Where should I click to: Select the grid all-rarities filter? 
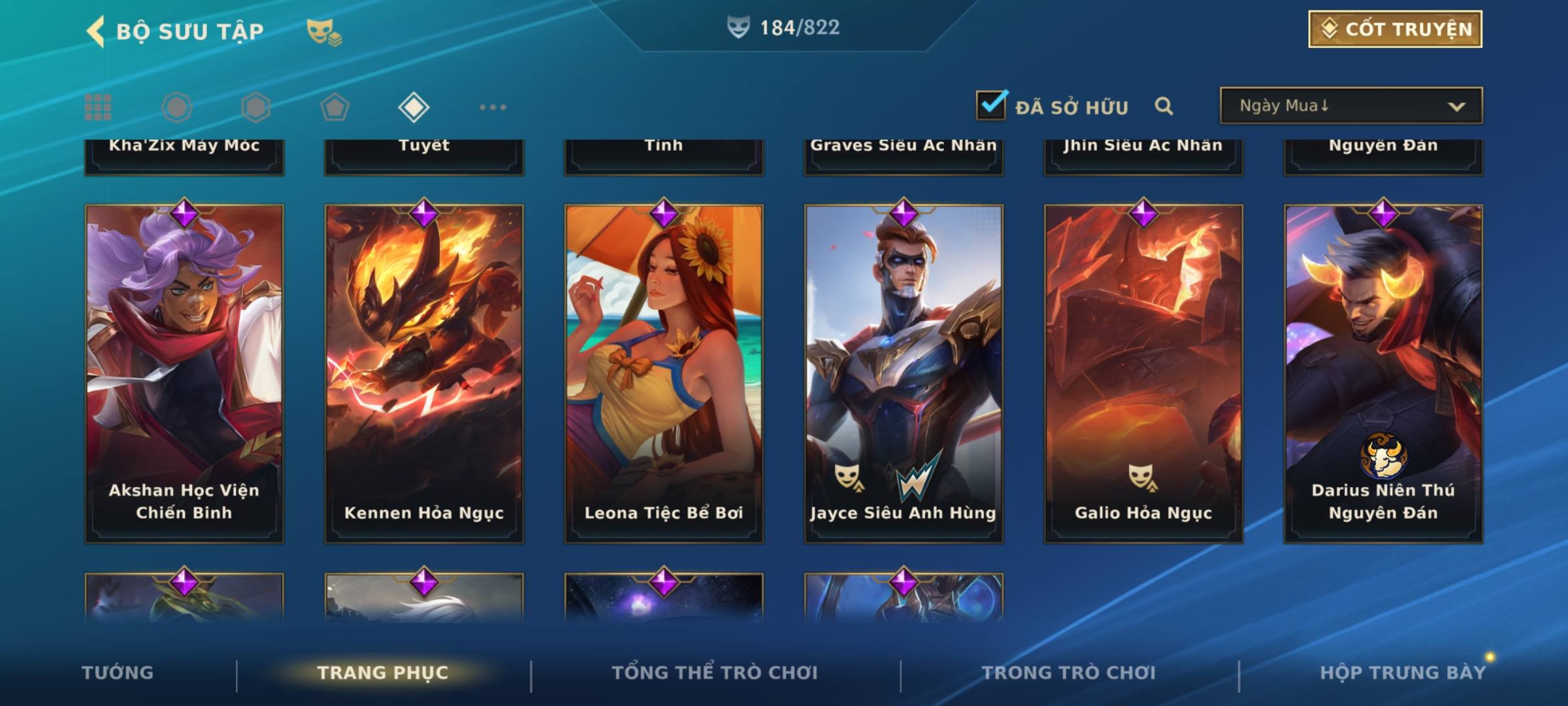point(98,107)
